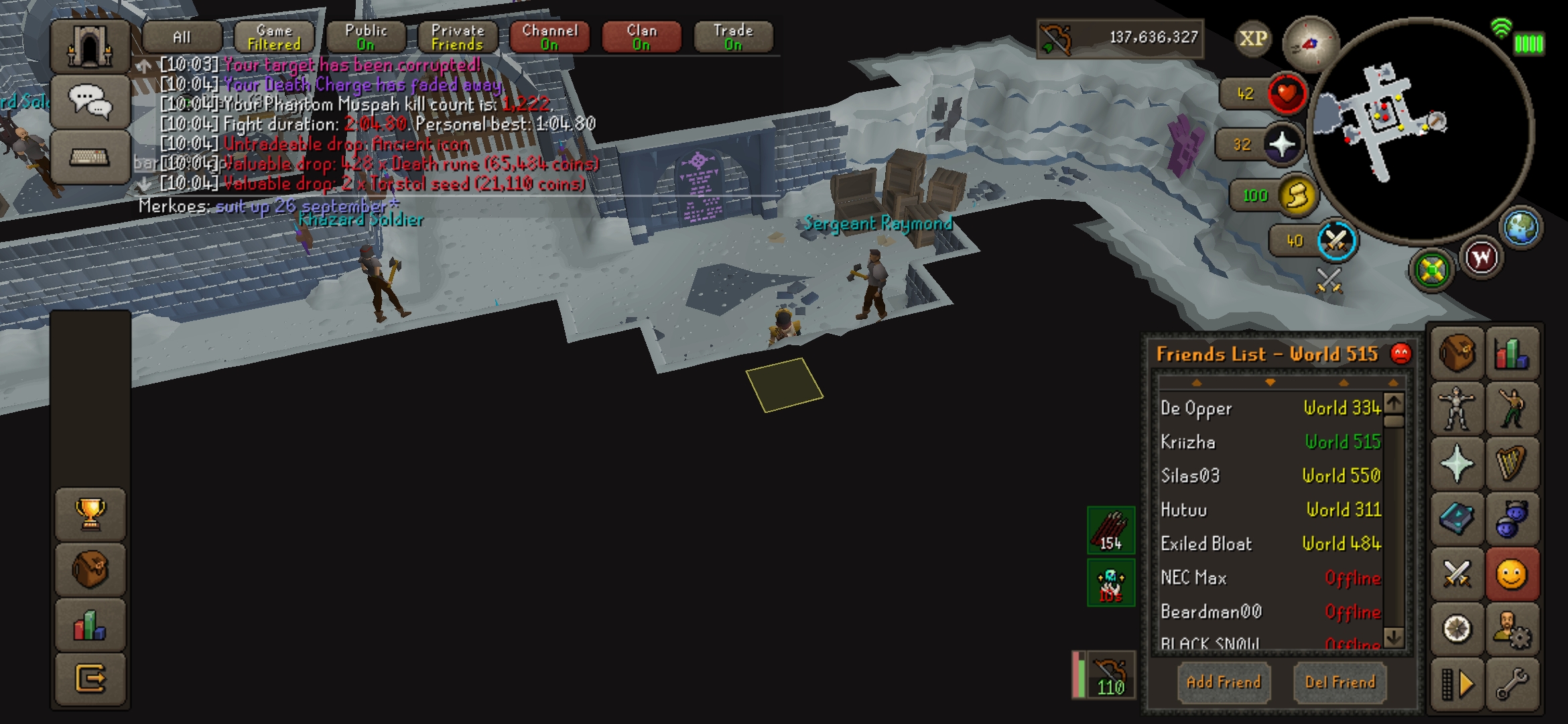Open the Clan chat tab
Image resolution: width=1568 pixels, height=724 pixels.
tap(641, 37)
